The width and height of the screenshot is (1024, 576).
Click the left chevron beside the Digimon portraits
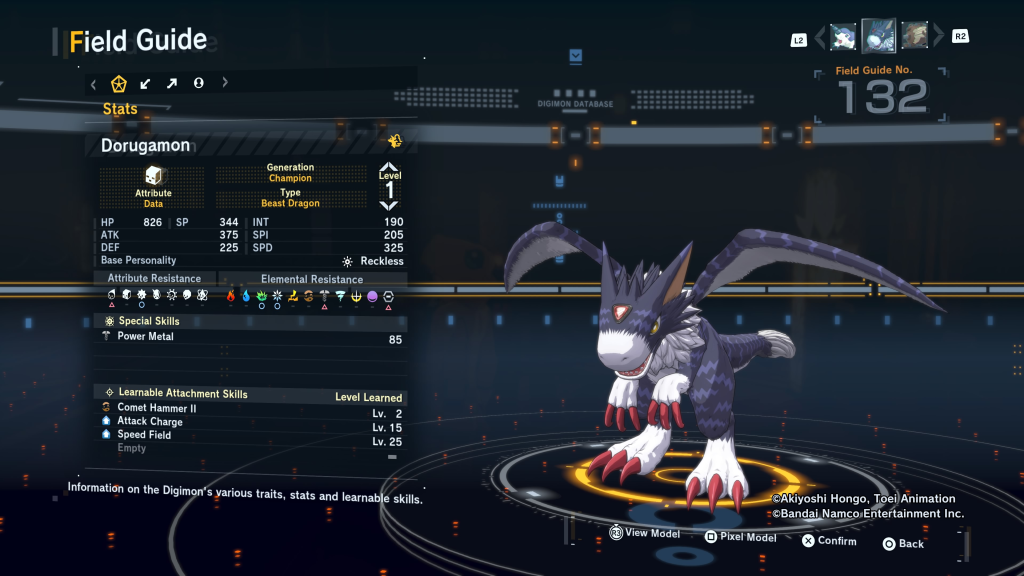pyautogui.click(x=821, y=38)
